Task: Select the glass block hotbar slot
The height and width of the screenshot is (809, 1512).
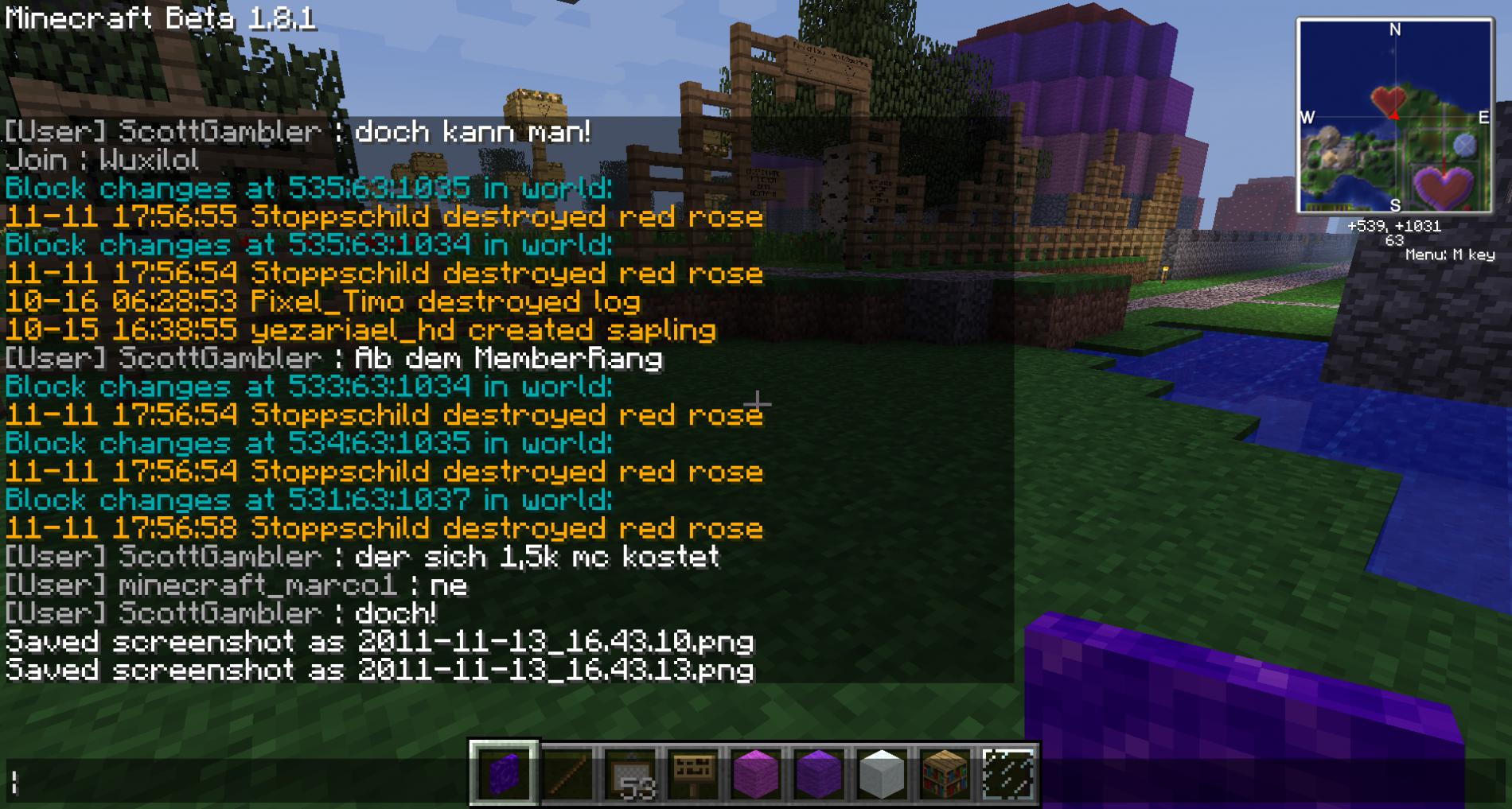Action: point(1007,773)
